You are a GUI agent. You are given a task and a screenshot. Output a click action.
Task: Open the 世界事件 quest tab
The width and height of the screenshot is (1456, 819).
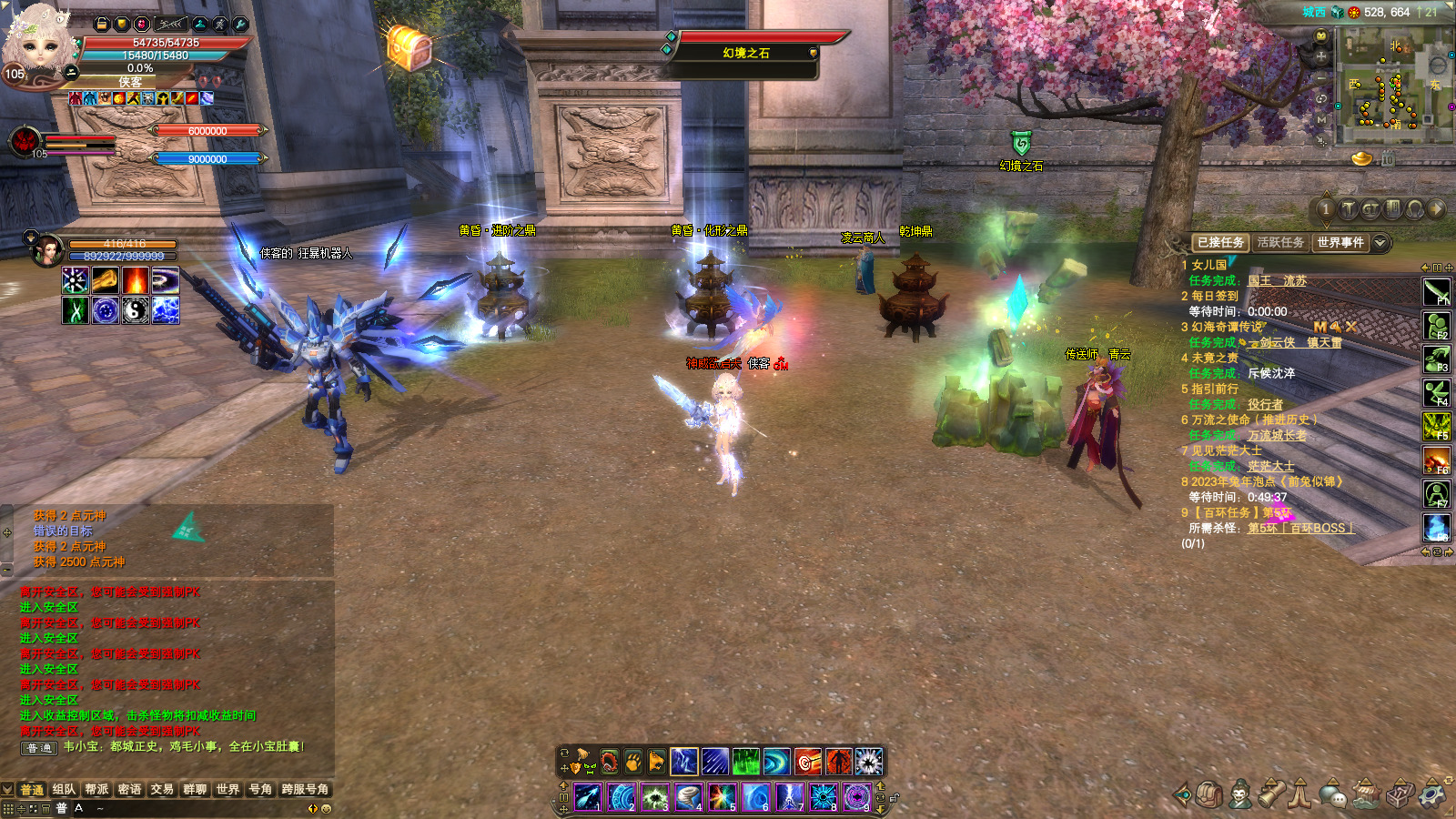[x=1340, y=243]
